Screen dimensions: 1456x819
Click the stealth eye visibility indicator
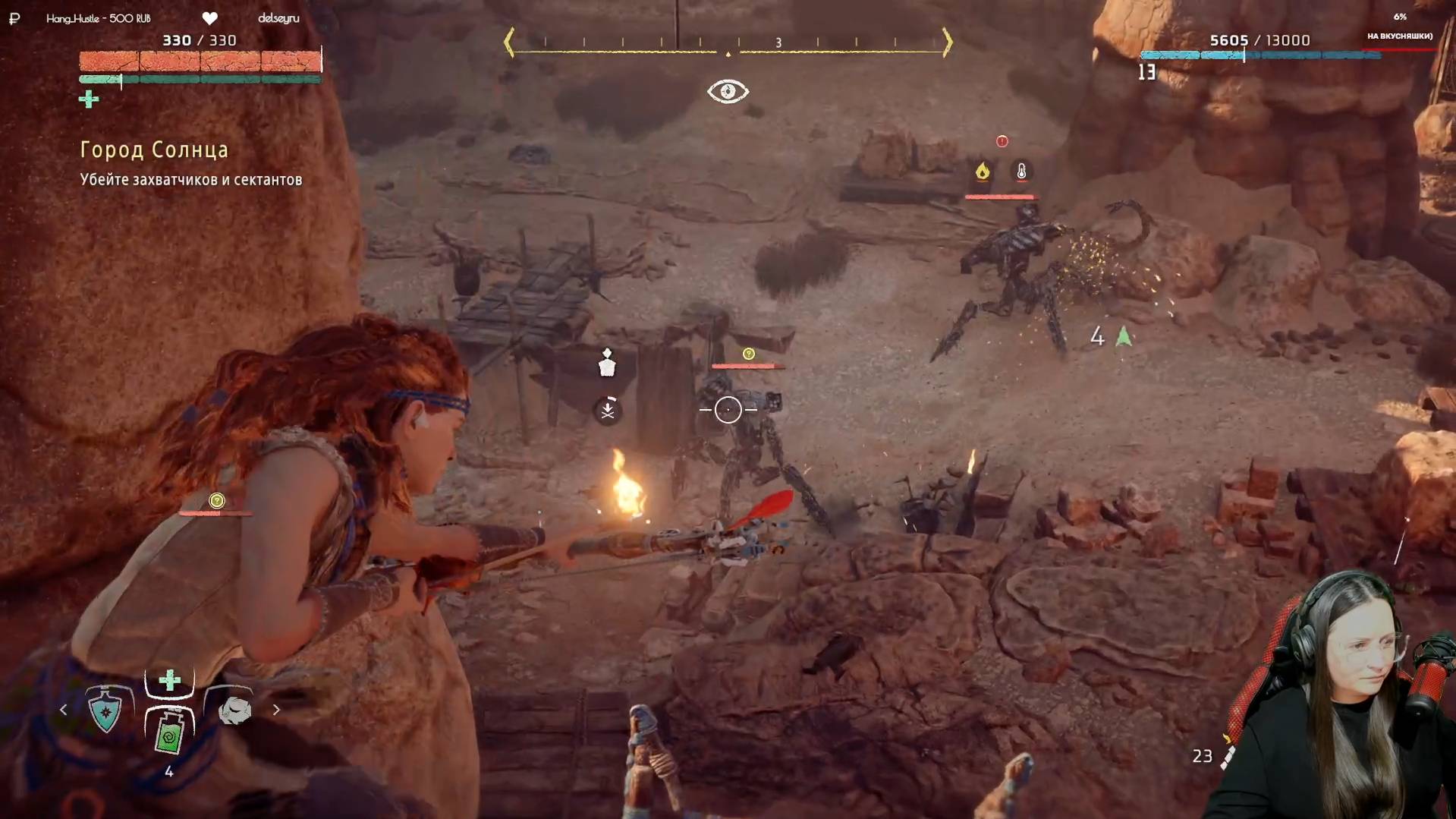728,92
